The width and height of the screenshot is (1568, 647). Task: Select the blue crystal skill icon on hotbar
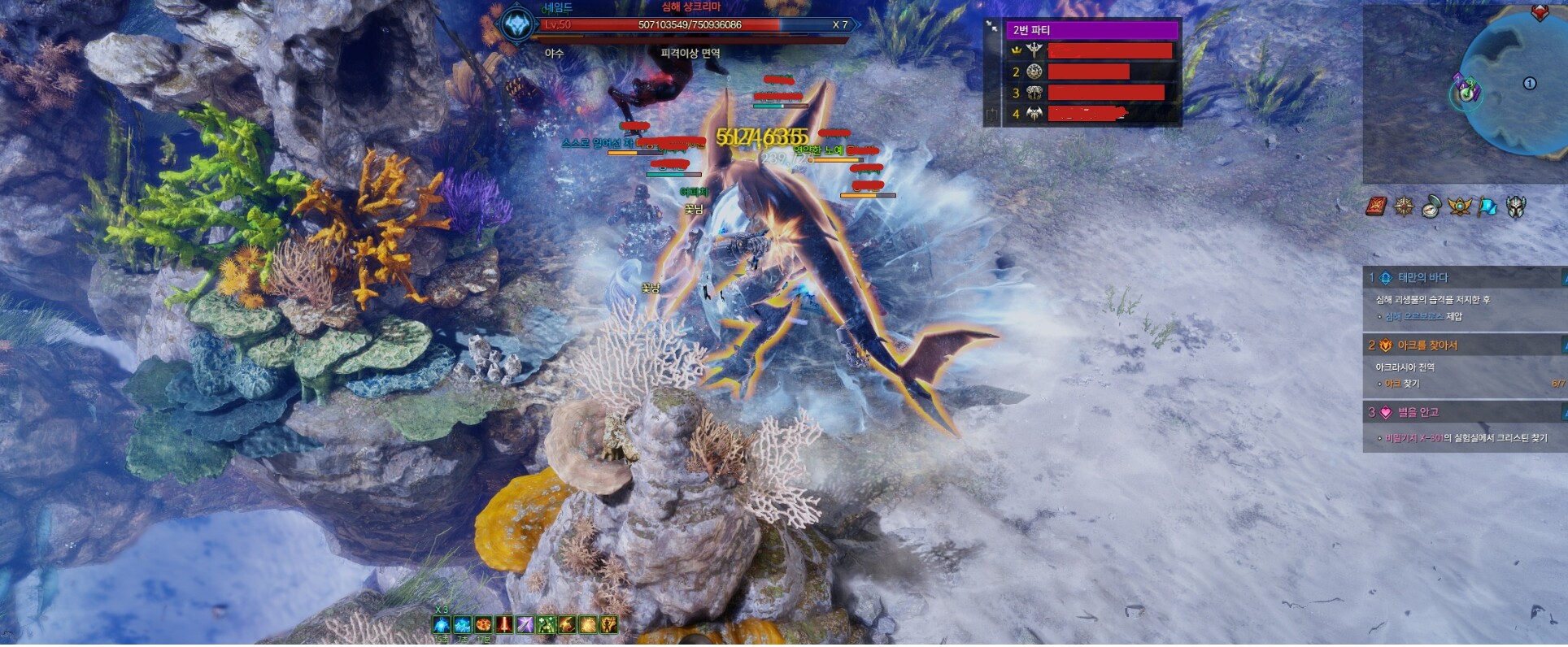tap(441, 626)
